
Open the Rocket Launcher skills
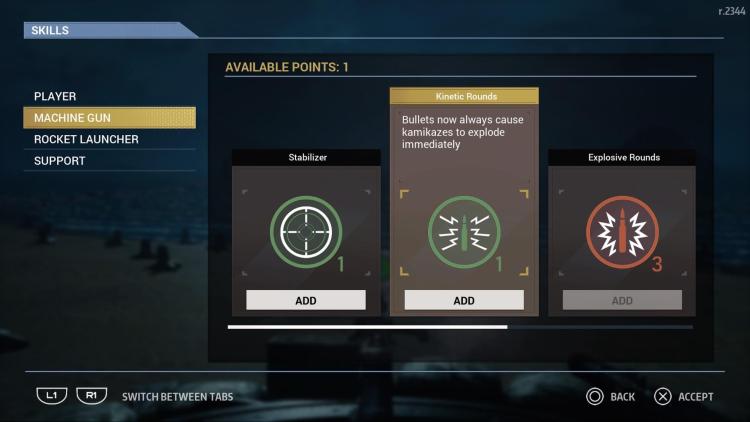(x=86, y=139)
